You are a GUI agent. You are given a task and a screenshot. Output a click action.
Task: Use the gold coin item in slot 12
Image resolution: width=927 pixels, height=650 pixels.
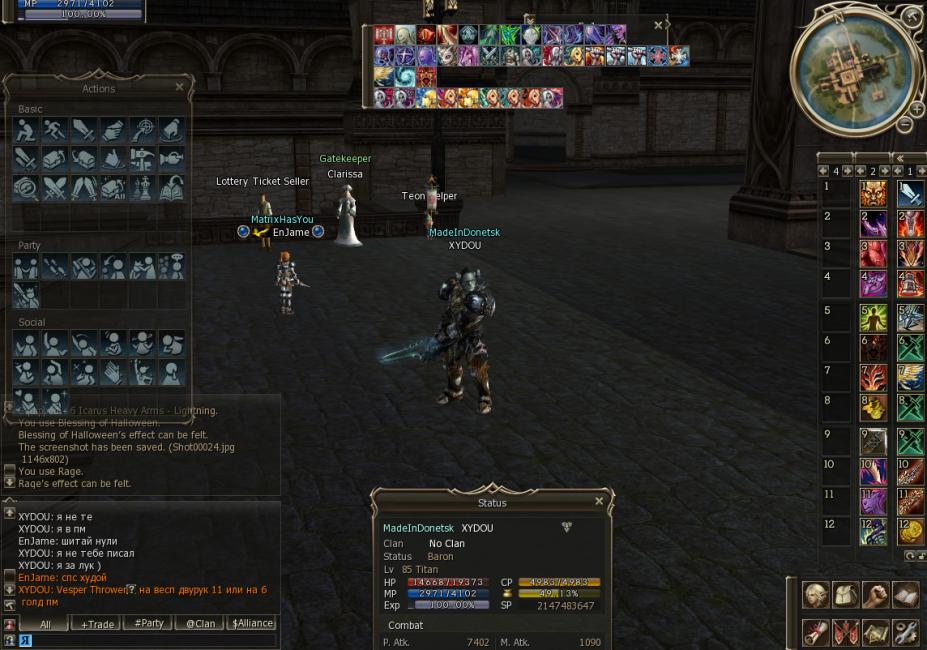tap(911, 531)
